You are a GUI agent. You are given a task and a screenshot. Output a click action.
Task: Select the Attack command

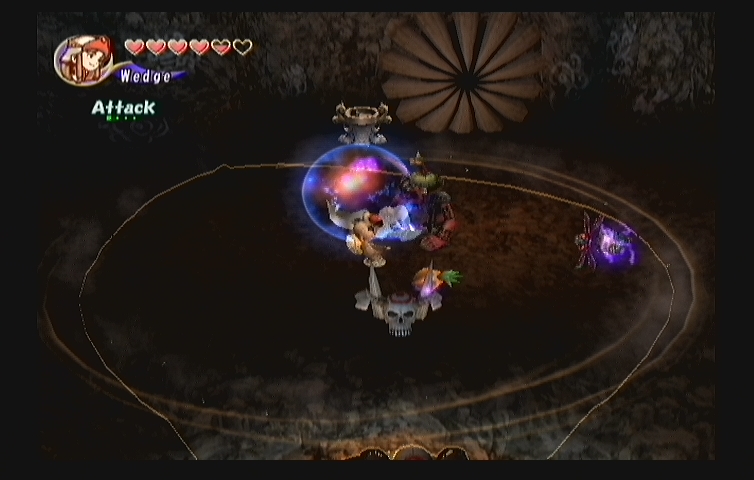click(x=123, y=108)
